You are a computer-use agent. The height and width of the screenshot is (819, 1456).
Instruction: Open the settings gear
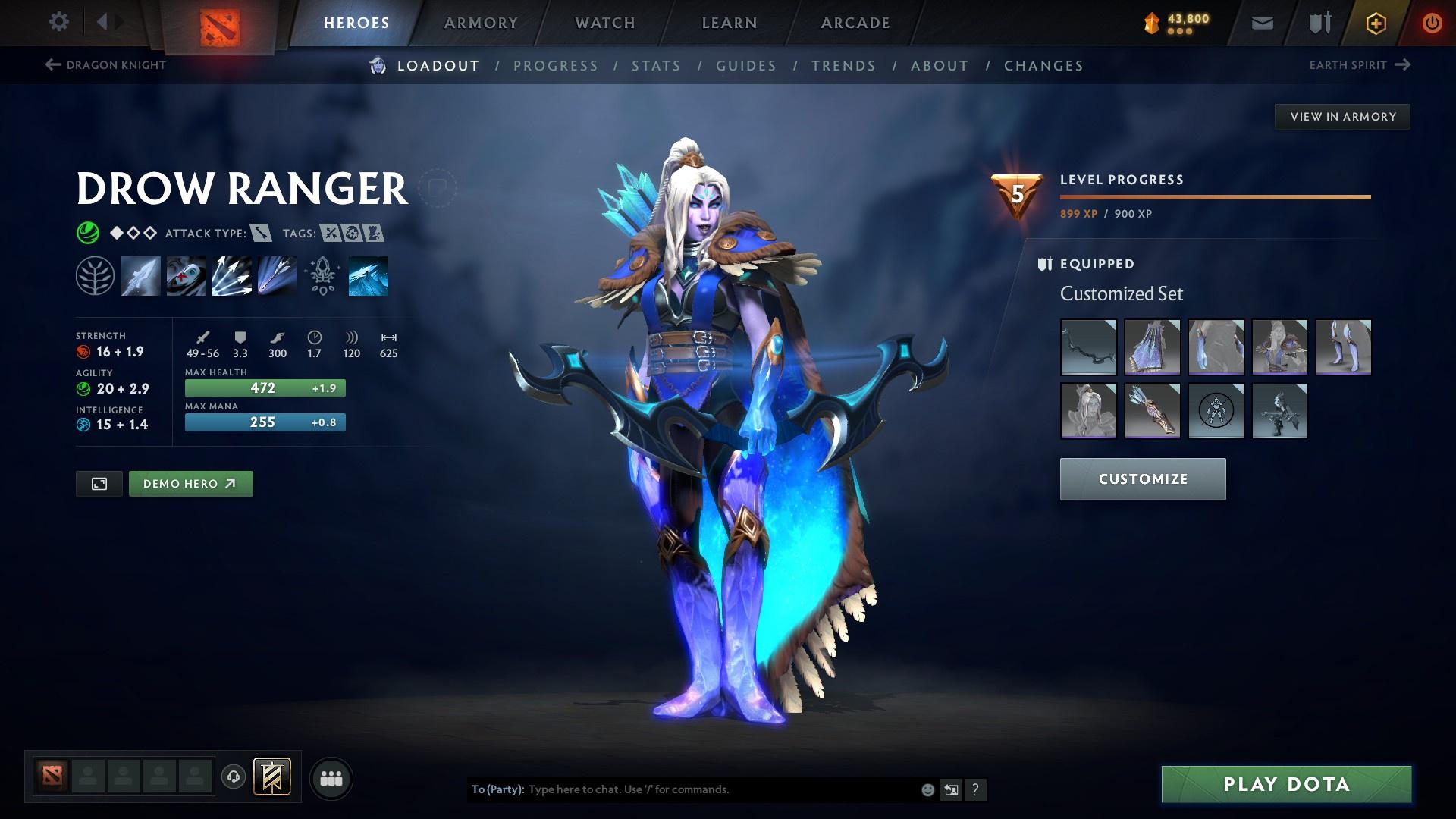tap(59, 22)
